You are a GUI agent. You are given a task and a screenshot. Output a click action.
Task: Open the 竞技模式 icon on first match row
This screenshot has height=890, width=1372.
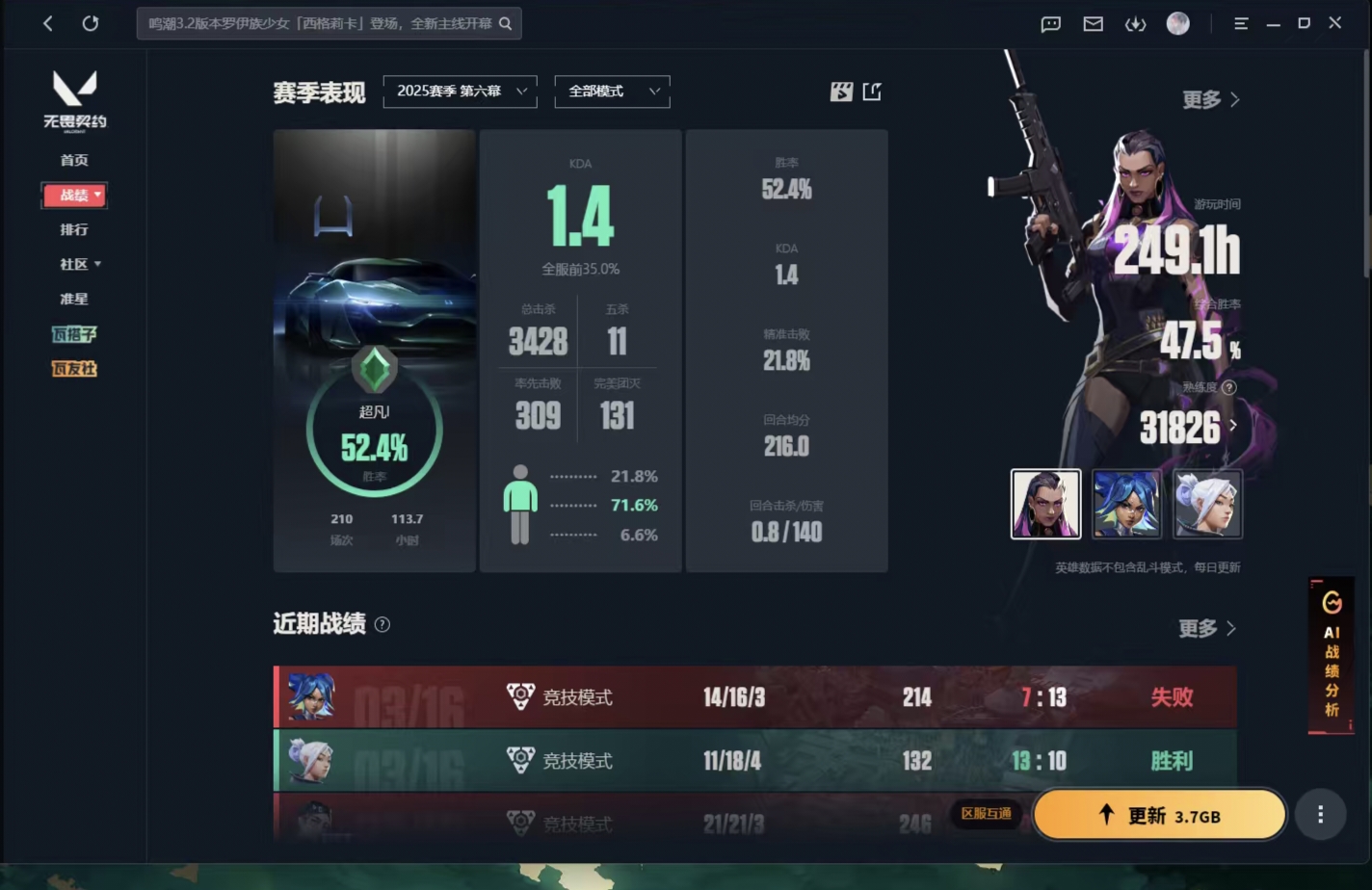(520, 696)
